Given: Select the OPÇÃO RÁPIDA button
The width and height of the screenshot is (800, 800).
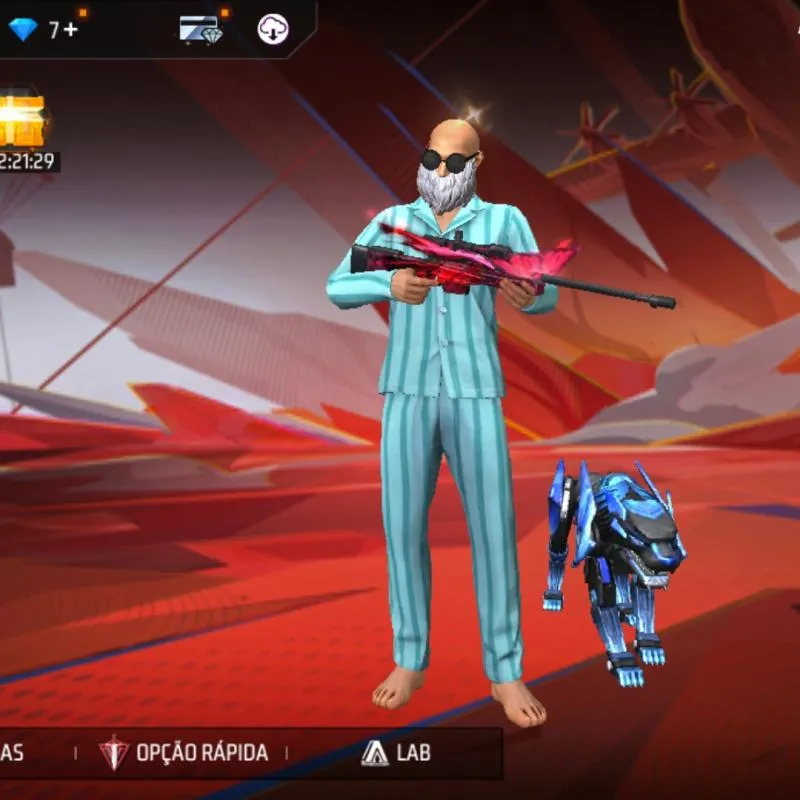Looking at the screenshot, I should pos(184,753).
